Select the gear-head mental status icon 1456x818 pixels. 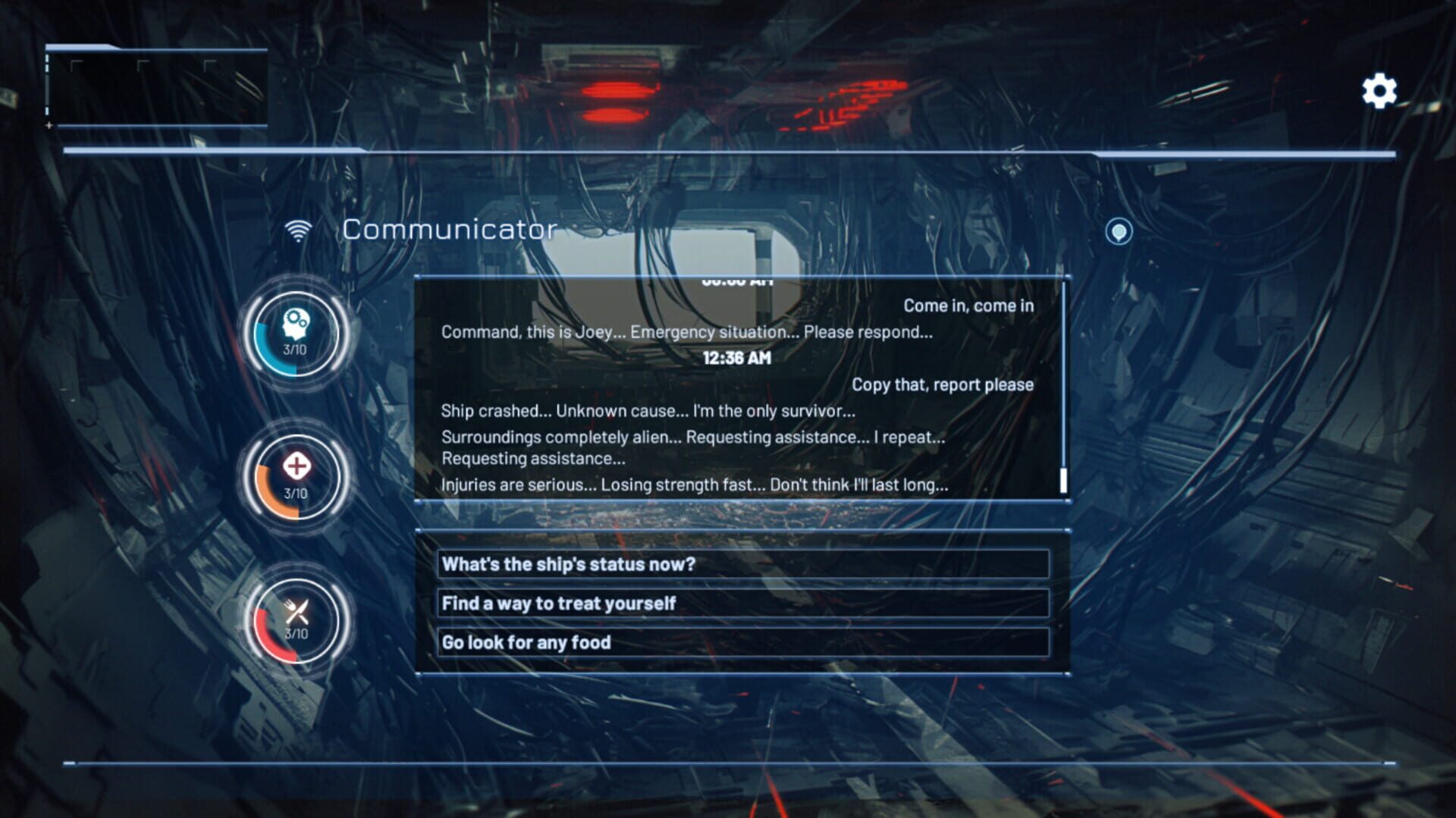296,324
